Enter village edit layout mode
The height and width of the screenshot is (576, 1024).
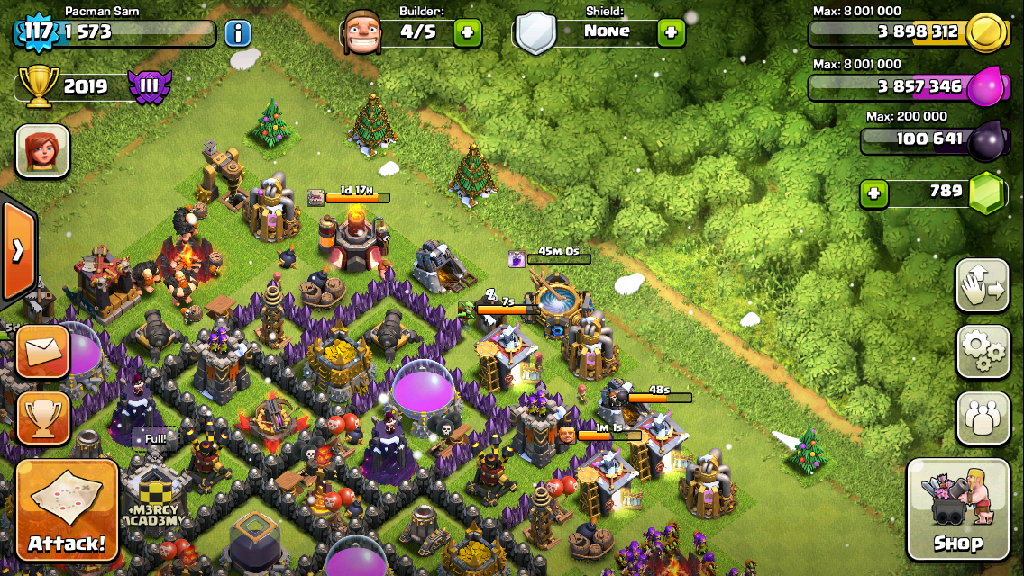[x=982, y=287]
